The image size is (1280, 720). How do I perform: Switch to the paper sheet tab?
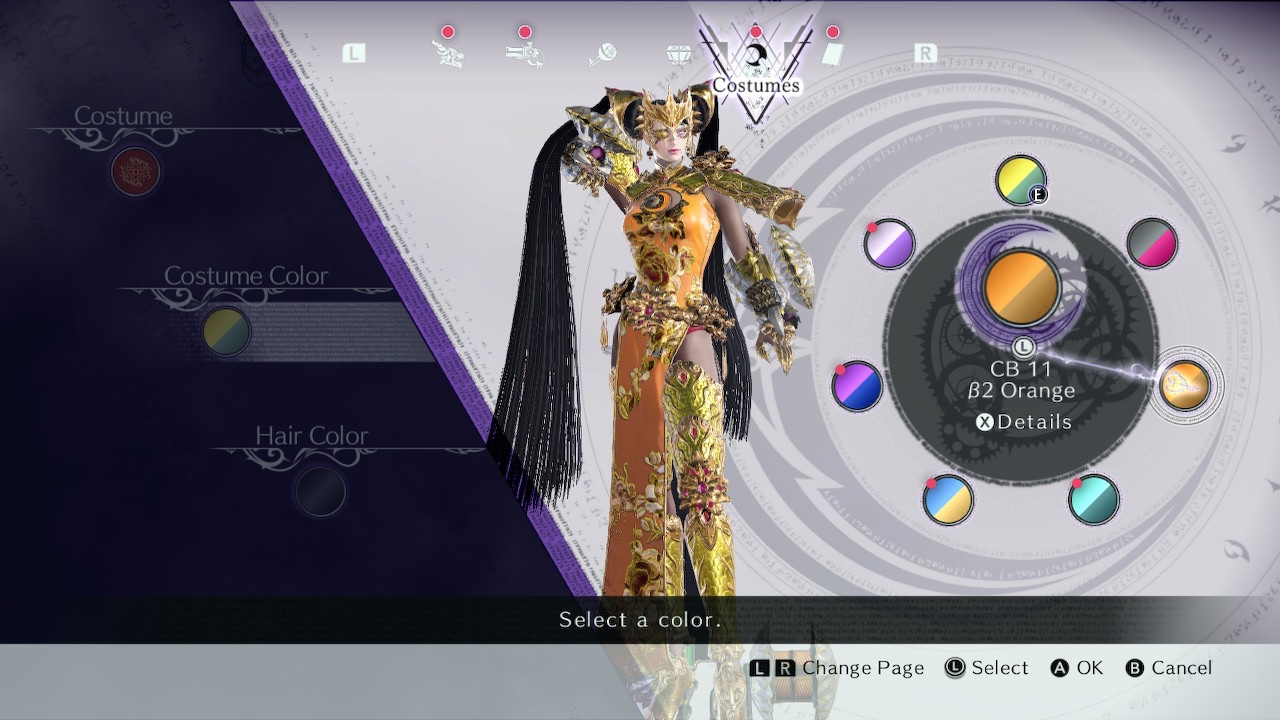pyautogui.click(x=832, y=54)
